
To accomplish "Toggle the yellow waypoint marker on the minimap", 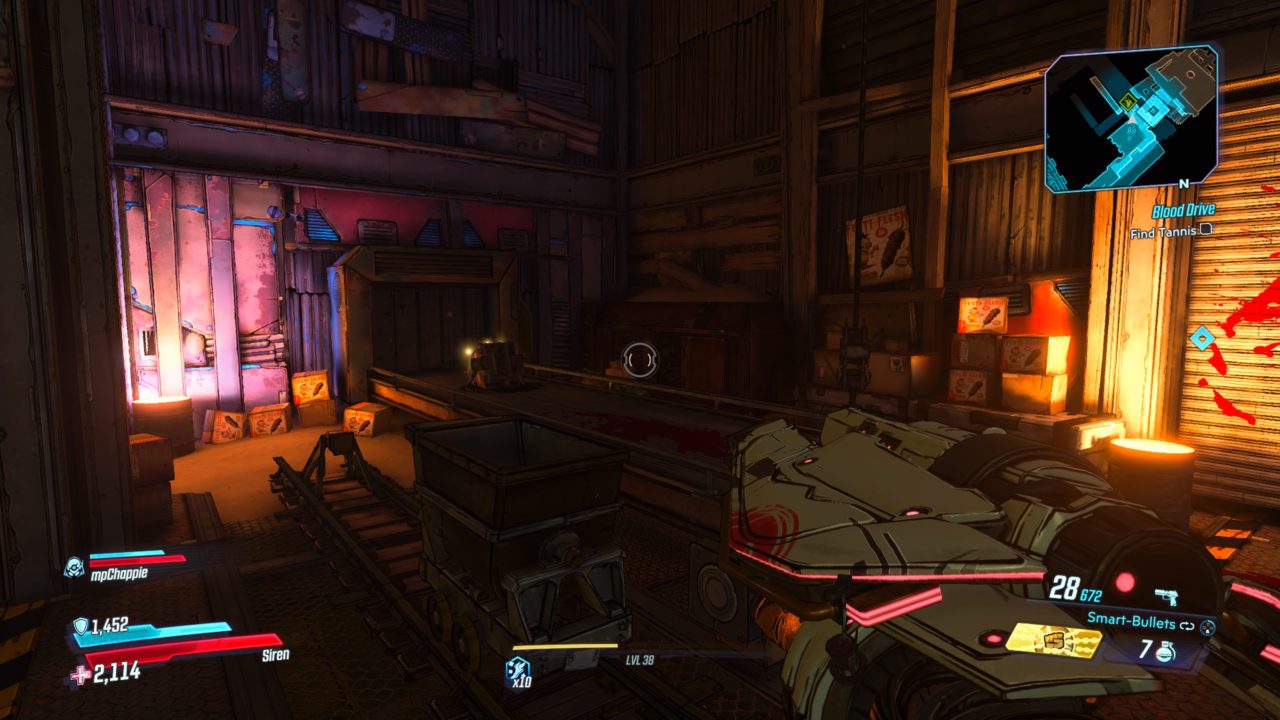I will pos(1126,100).
